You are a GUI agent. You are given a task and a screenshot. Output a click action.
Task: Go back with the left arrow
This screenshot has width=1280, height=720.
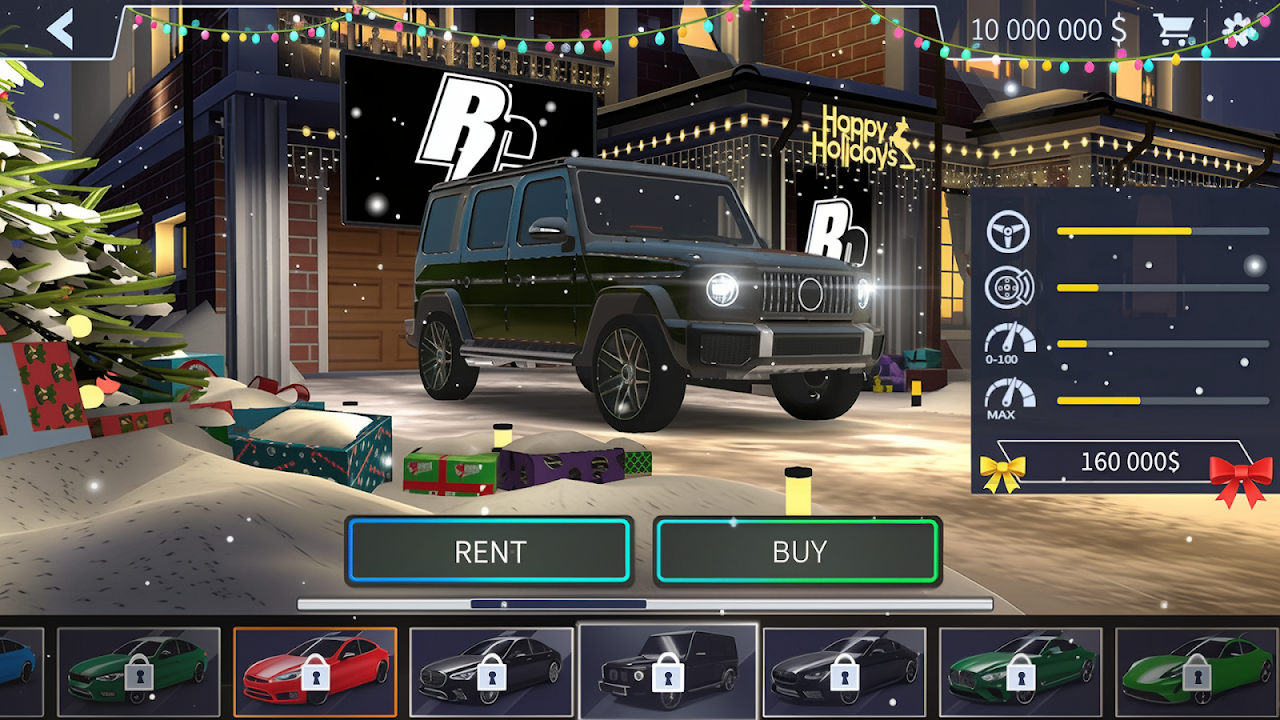[x=60, y=30]
